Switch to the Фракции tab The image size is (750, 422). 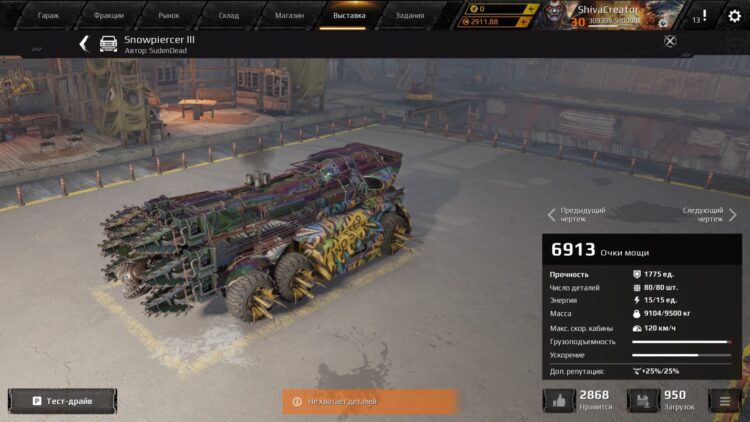tap(108, 16)
